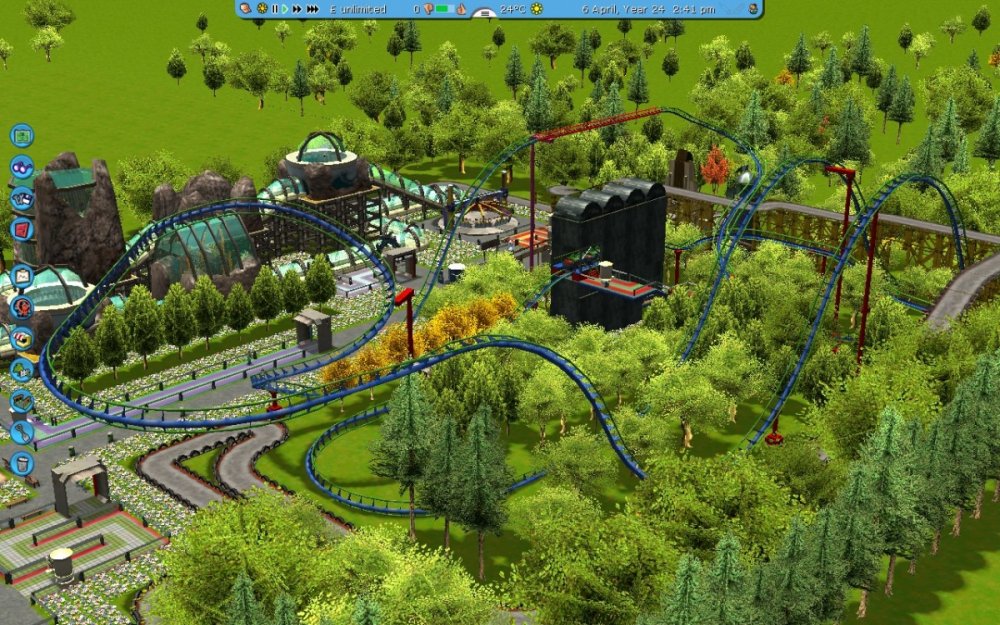This screenshot has height=625, width=1000.
Task: Click the binoculars view options icon
Action: coord(21,166)
